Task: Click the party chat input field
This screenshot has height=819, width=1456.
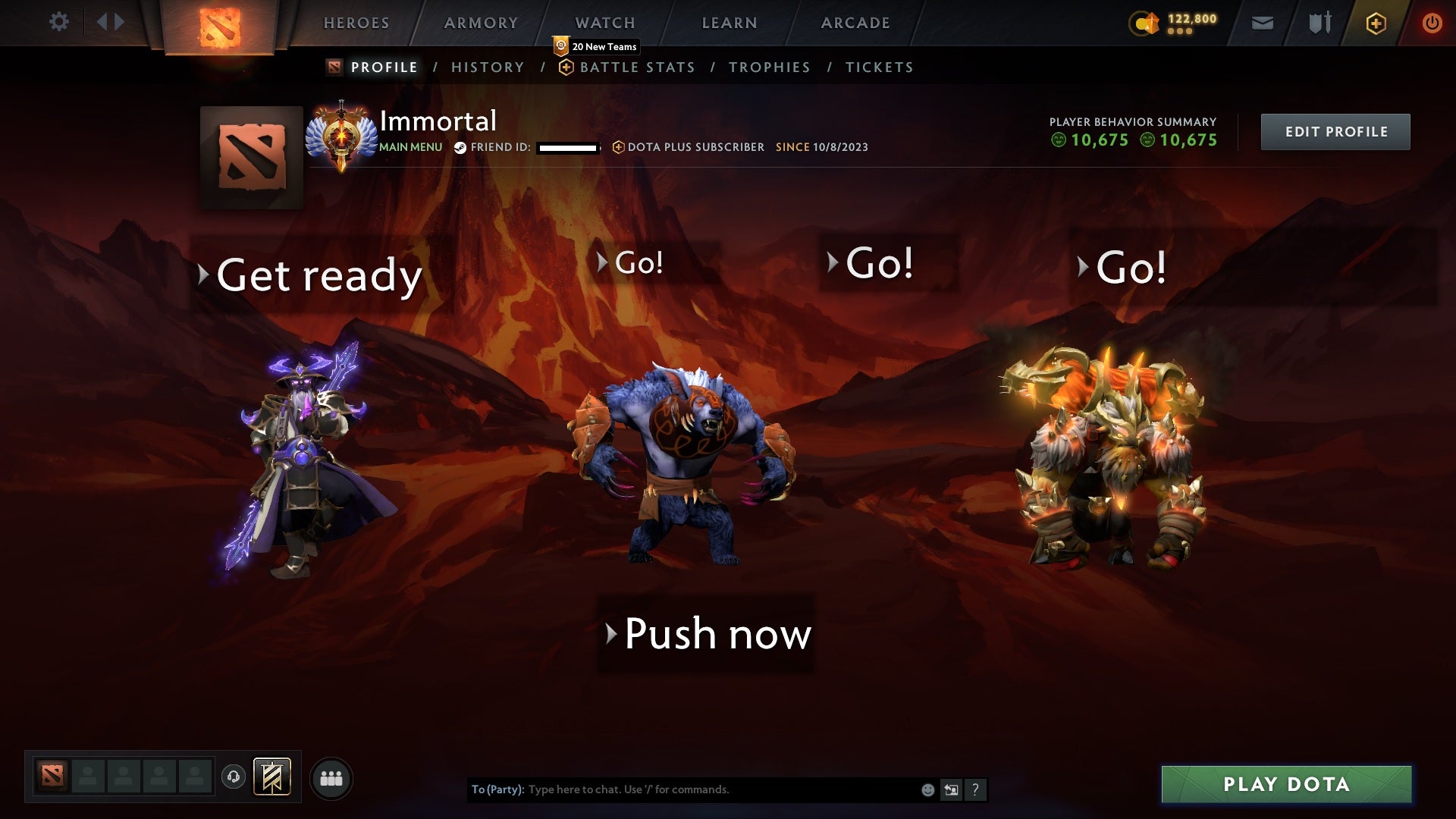Action: (x=720, y=789)
